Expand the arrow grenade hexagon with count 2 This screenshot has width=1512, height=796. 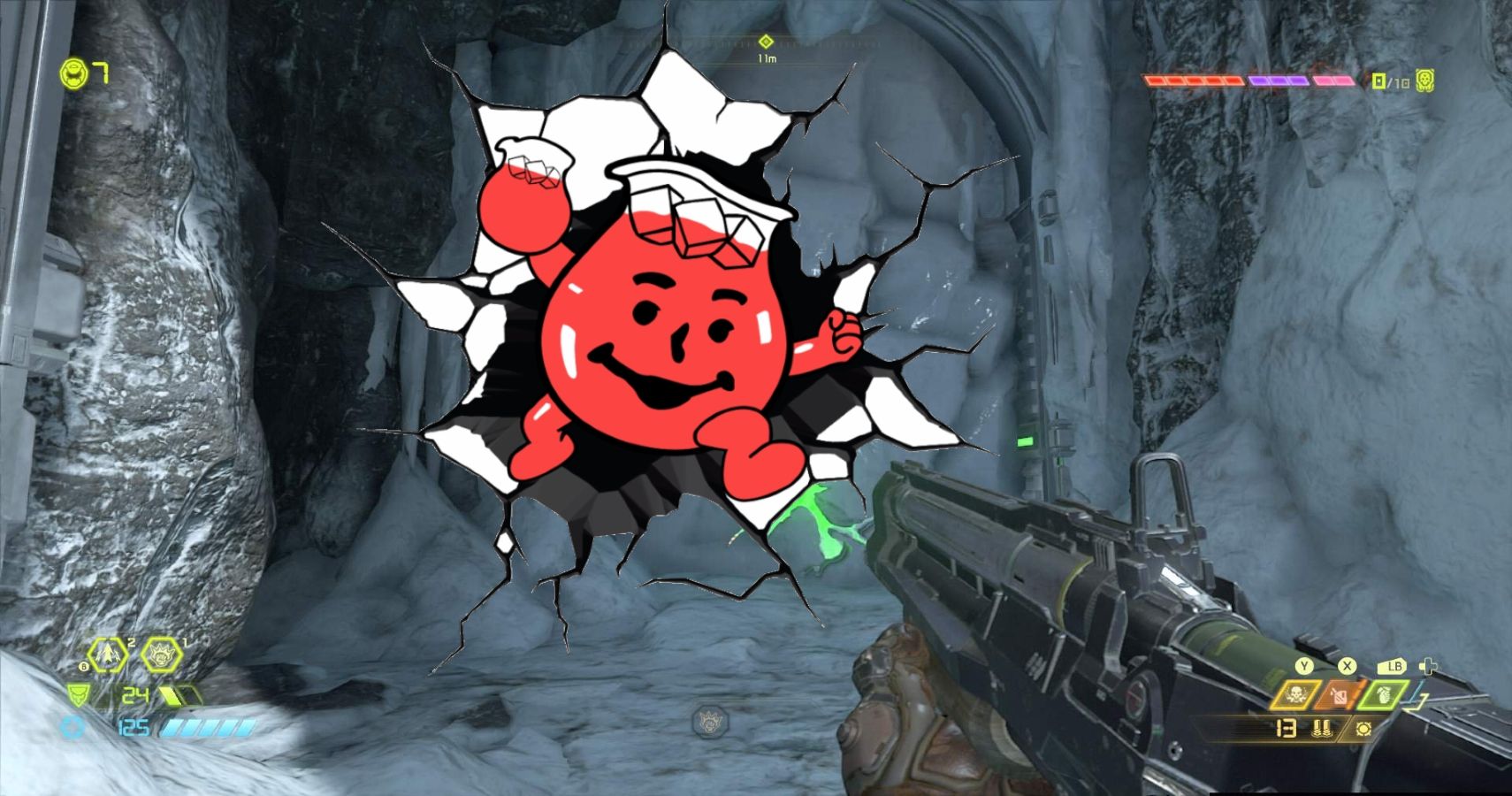click(x=107, y=655)
